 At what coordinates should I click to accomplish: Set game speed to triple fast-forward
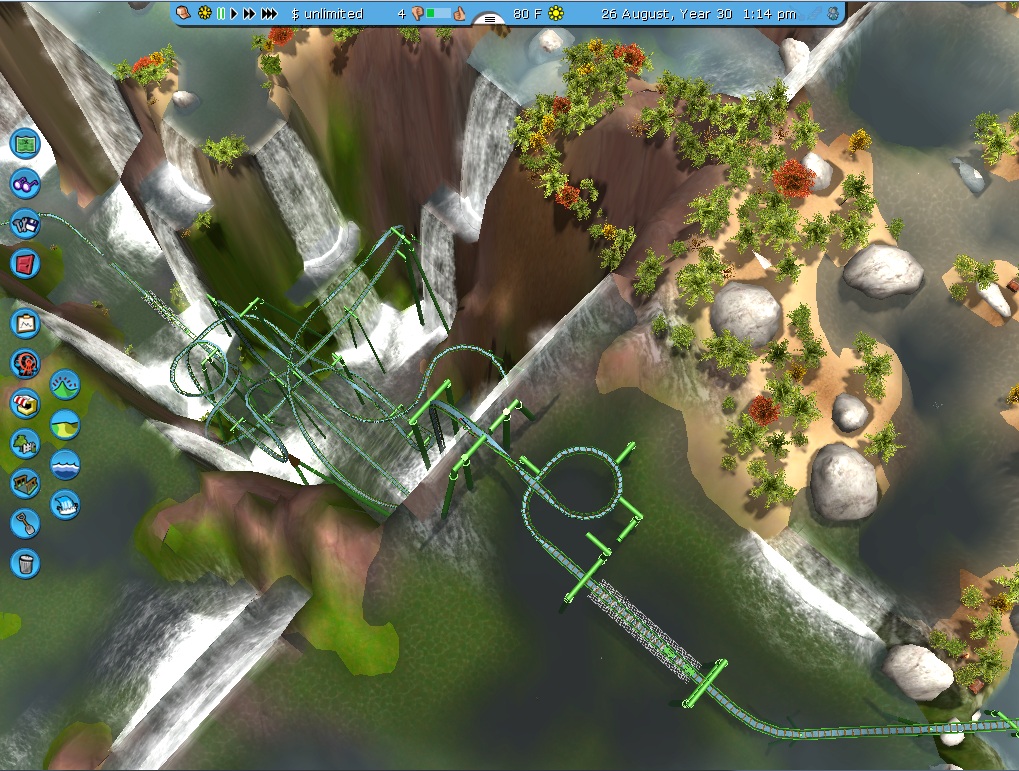click(x=270, y=14)
